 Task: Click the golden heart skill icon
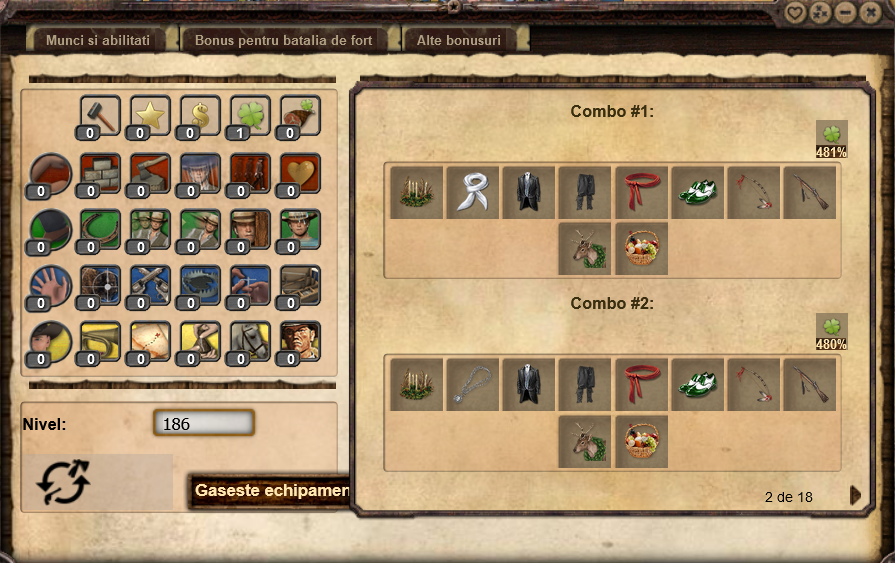(x=300, y=173)
